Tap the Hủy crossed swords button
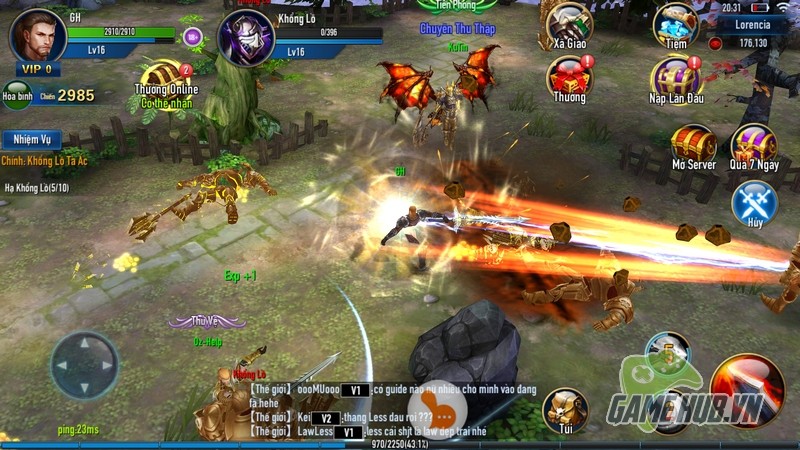The height and width of the screenshot is (450, 800). coord(754,203)
